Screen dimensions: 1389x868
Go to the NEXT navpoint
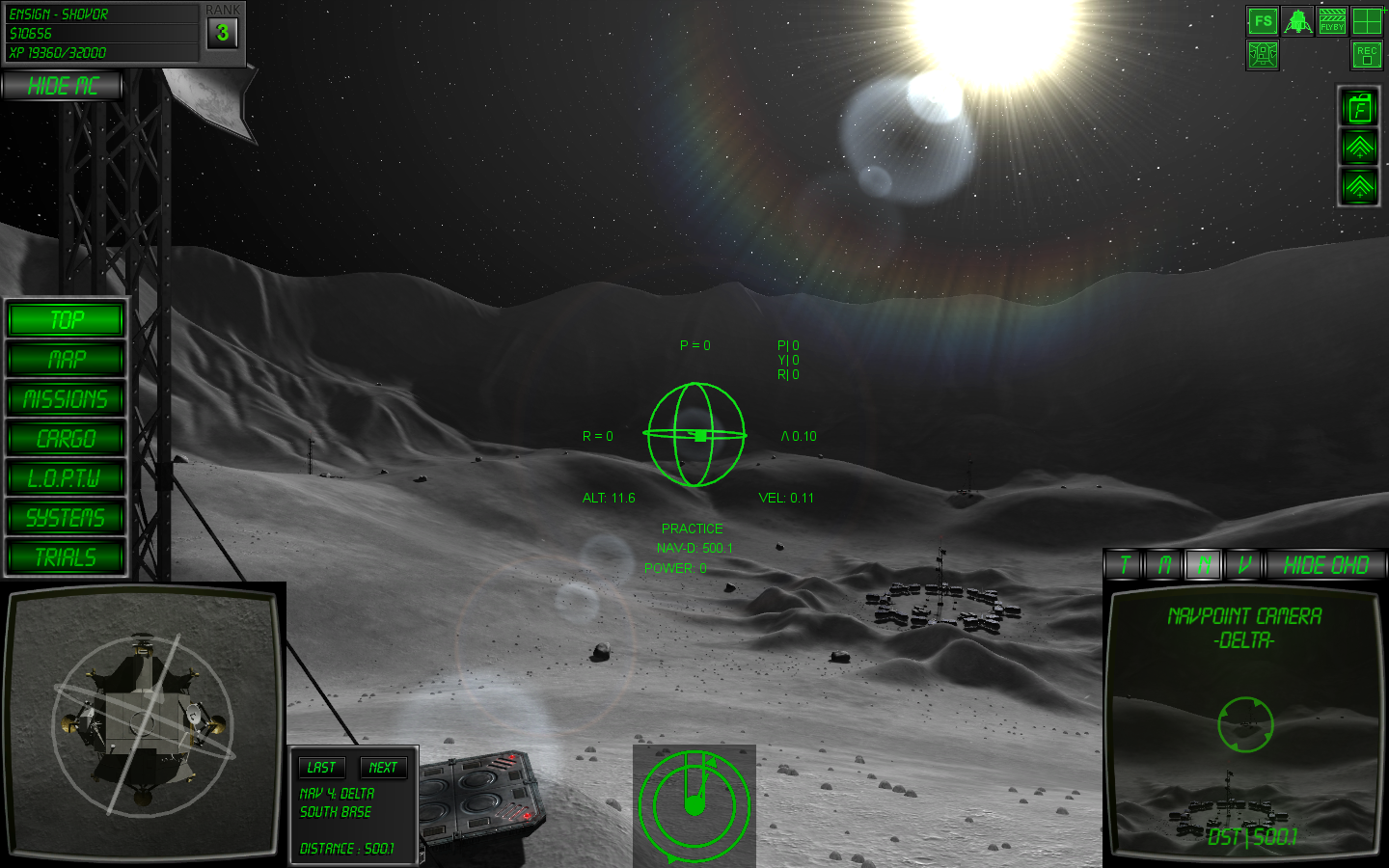pos(383,768)
